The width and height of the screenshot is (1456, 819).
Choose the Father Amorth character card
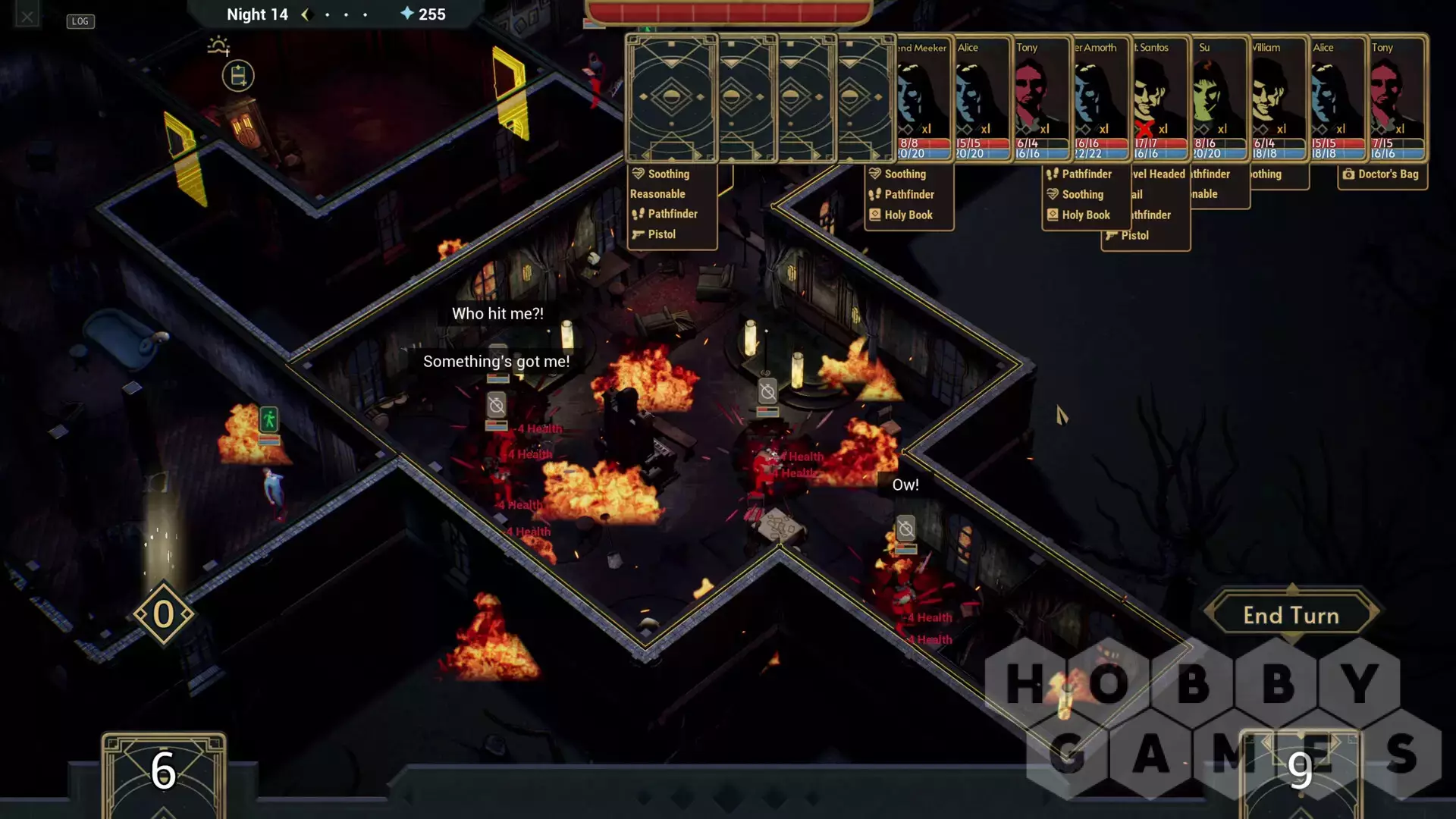tap(1100, 99)
